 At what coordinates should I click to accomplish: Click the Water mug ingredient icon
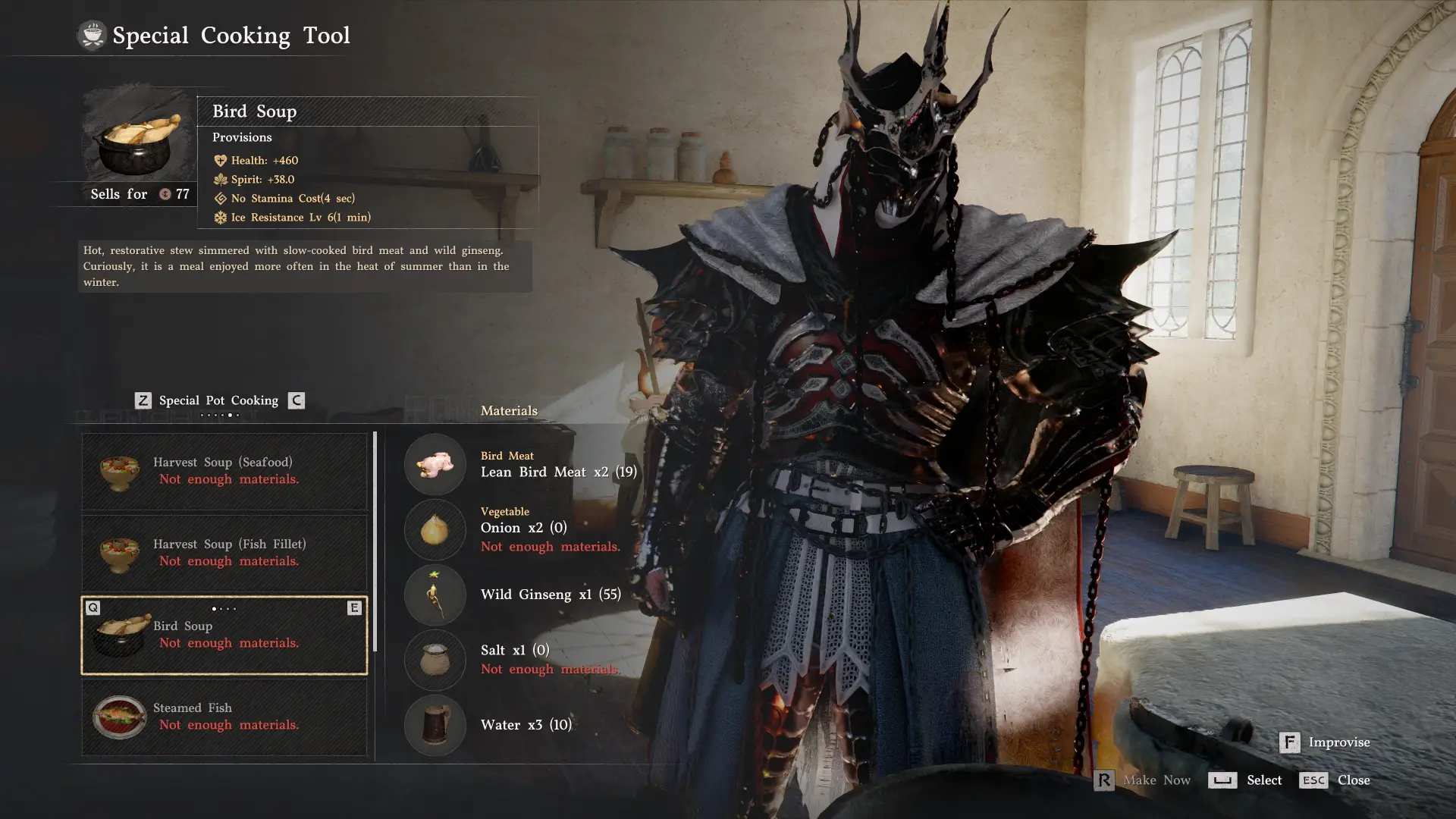(x=435, y=725)
